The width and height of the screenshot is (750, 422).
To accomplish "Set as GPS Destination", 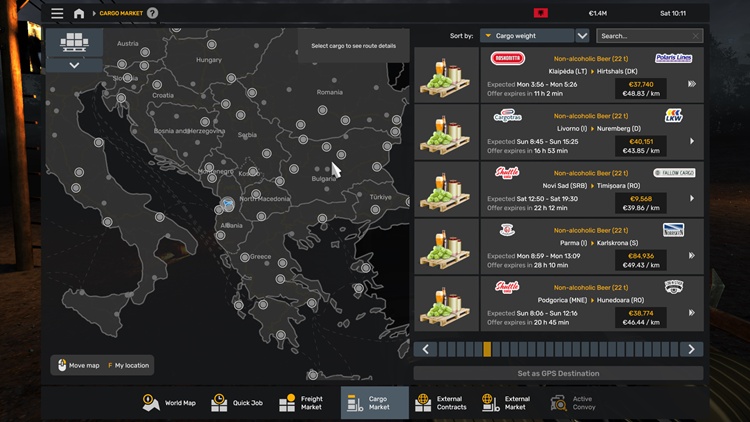I will [x=558, y=373].
